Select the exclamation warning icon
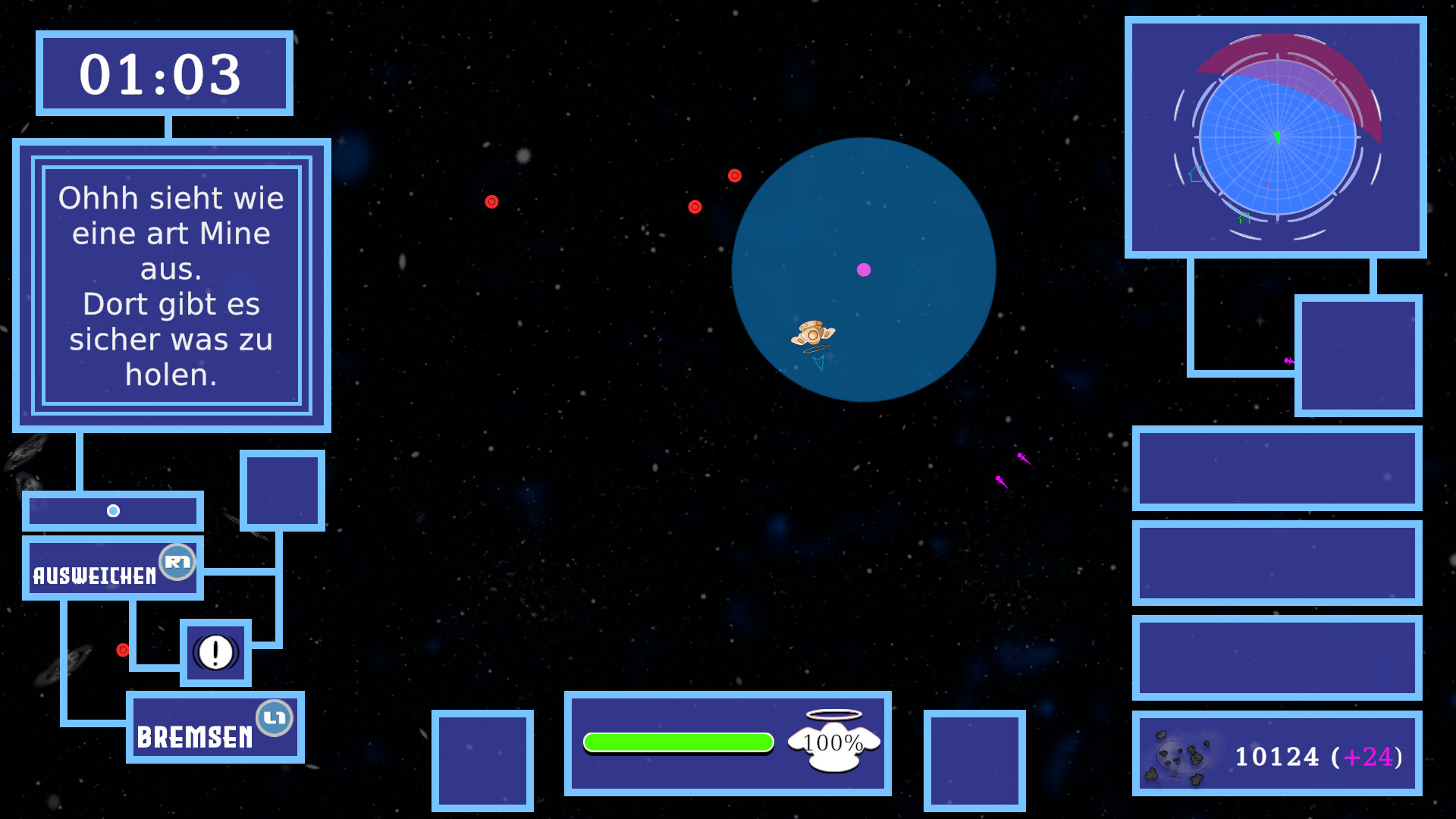The width and height of the screenshot is (1456, 819). pyautogui.click(x=215, y=653)
